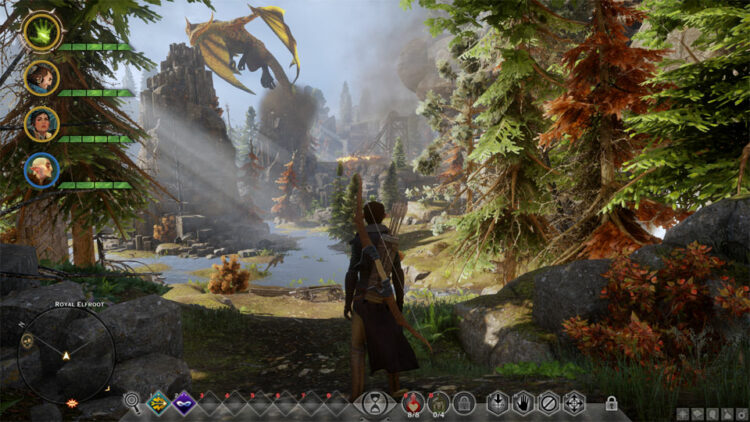The width and height of the screenshot is (750, 422).
Task: Click the hourglass tactical pause icon
Action: 374,403
